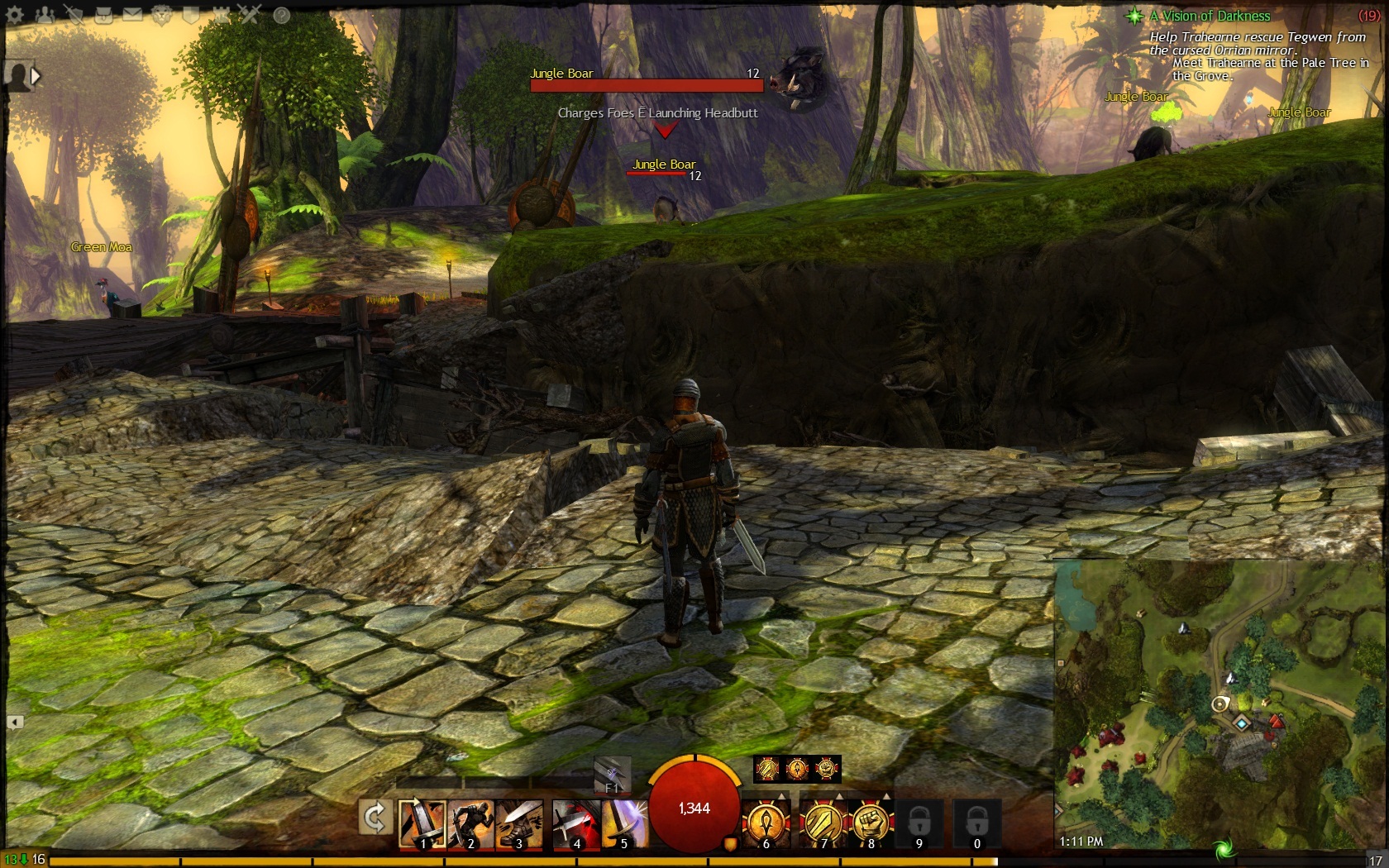The image size is (1389, 868).
Task: Expand the party portrait arrow
Action: coord(36,76)
